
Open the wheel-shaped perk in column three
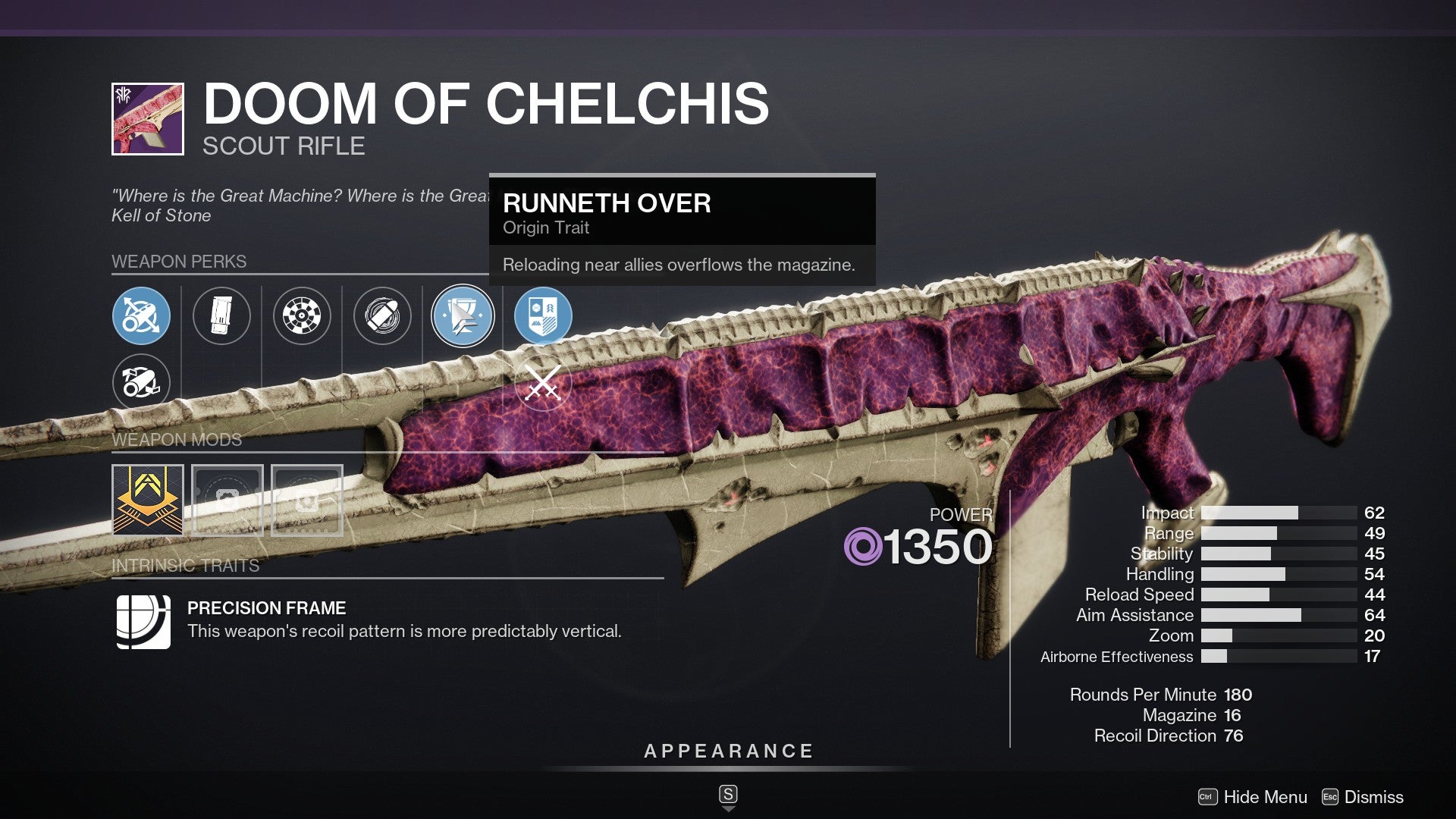[303, 317]
